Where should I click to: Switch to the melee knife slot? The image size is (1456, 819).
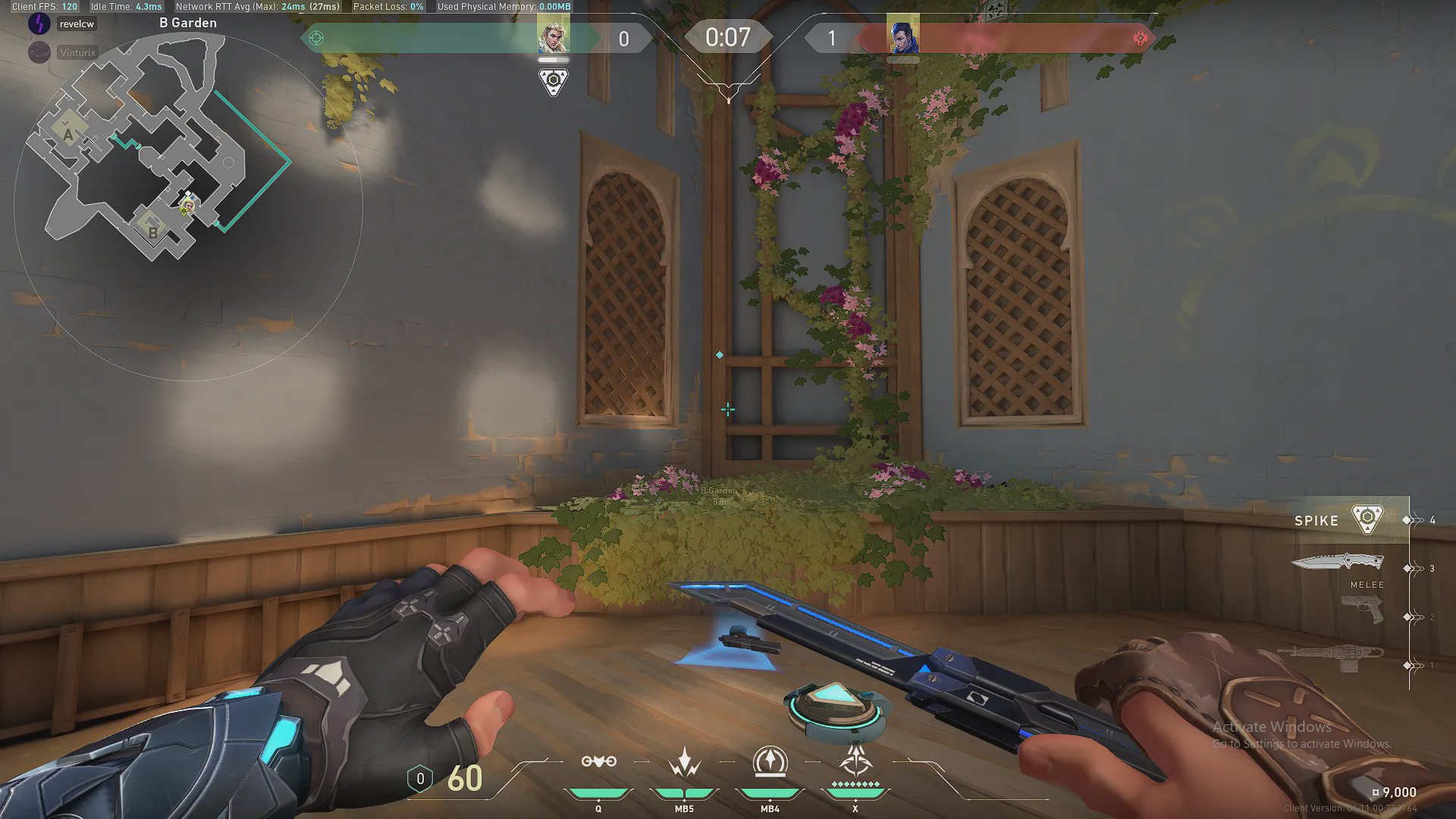point(1338,563)
